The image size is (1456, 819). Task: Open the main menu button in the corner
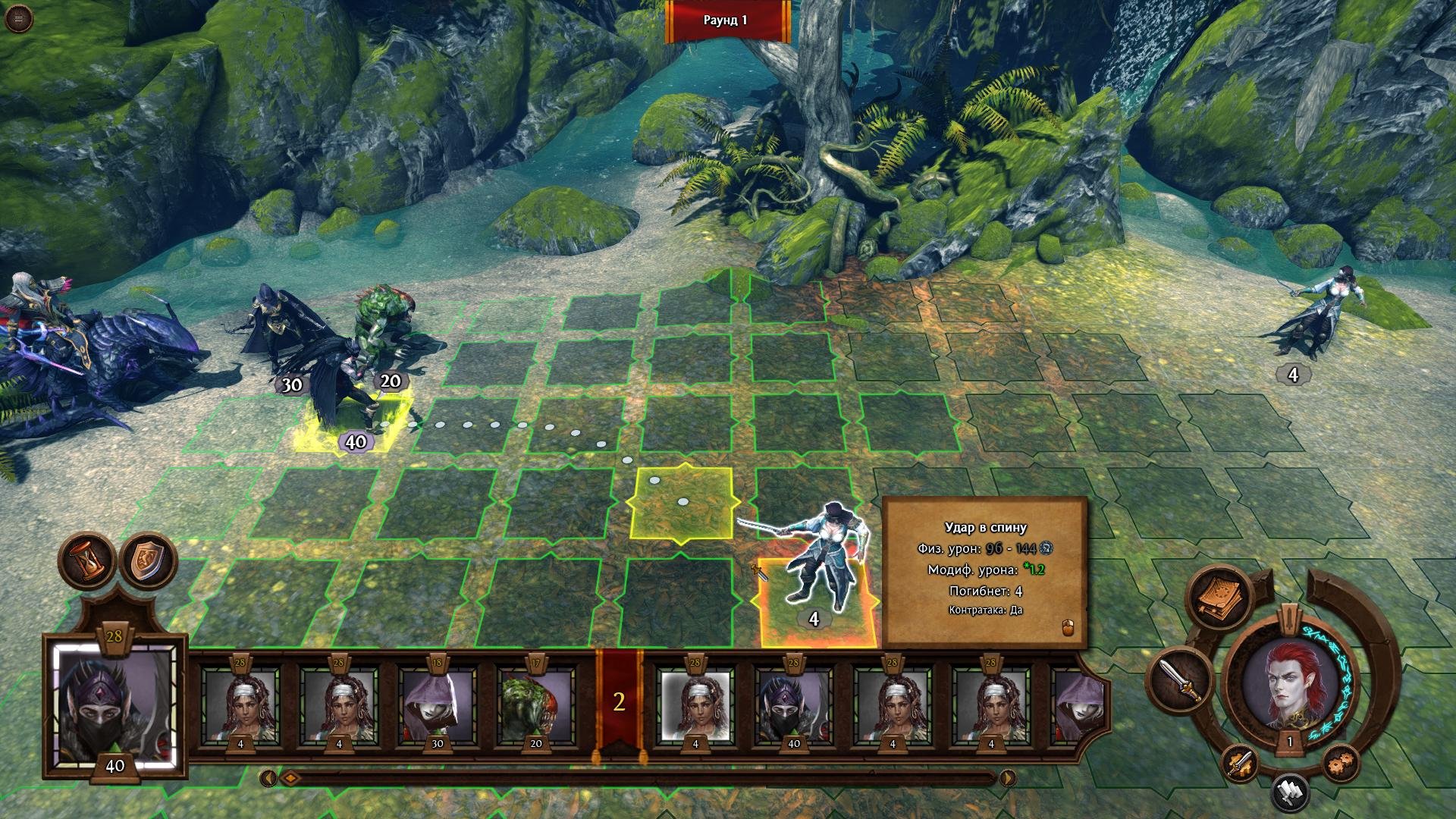point(18,18)
